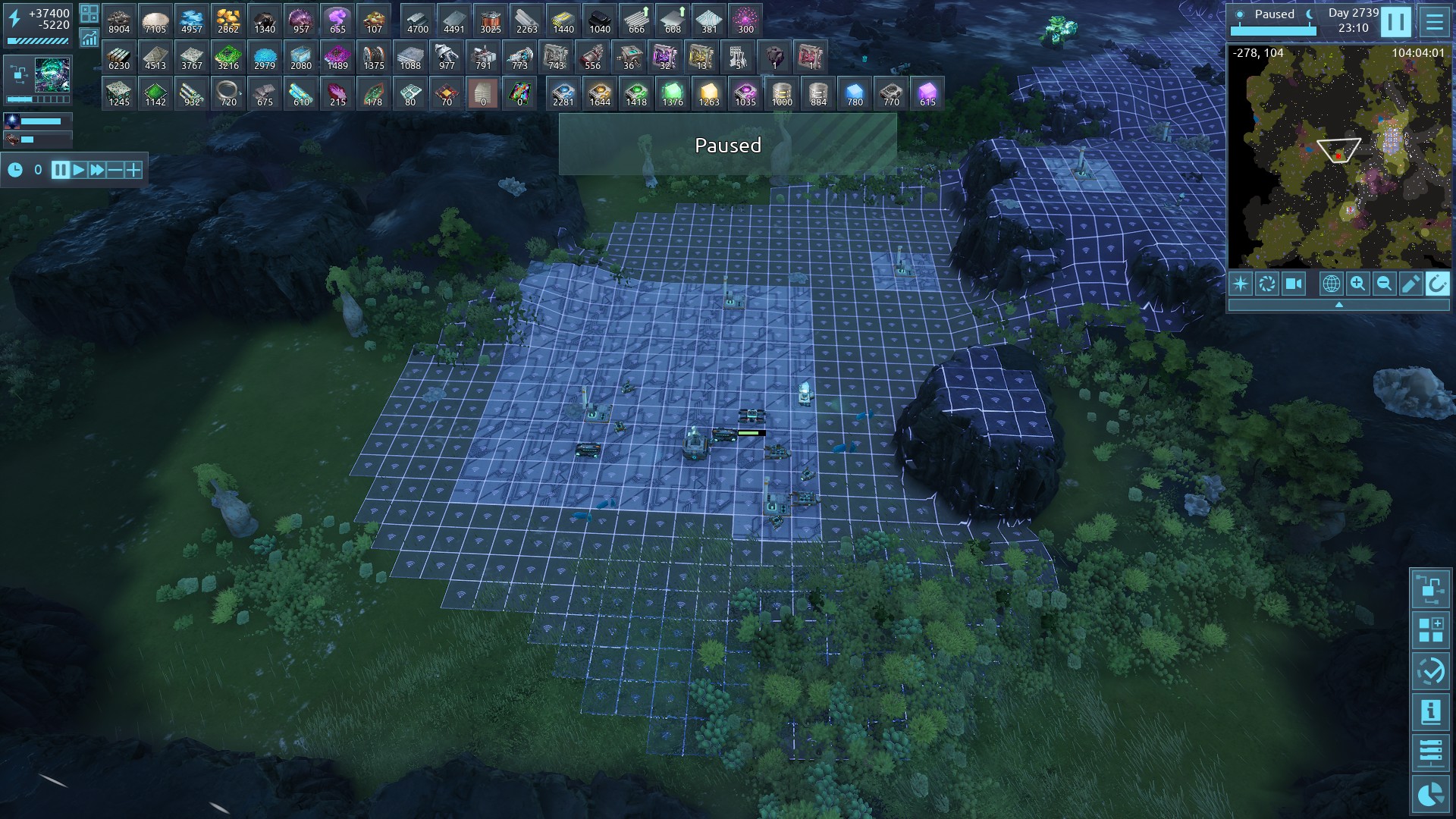Open the research tree panel

[1430, 588]
